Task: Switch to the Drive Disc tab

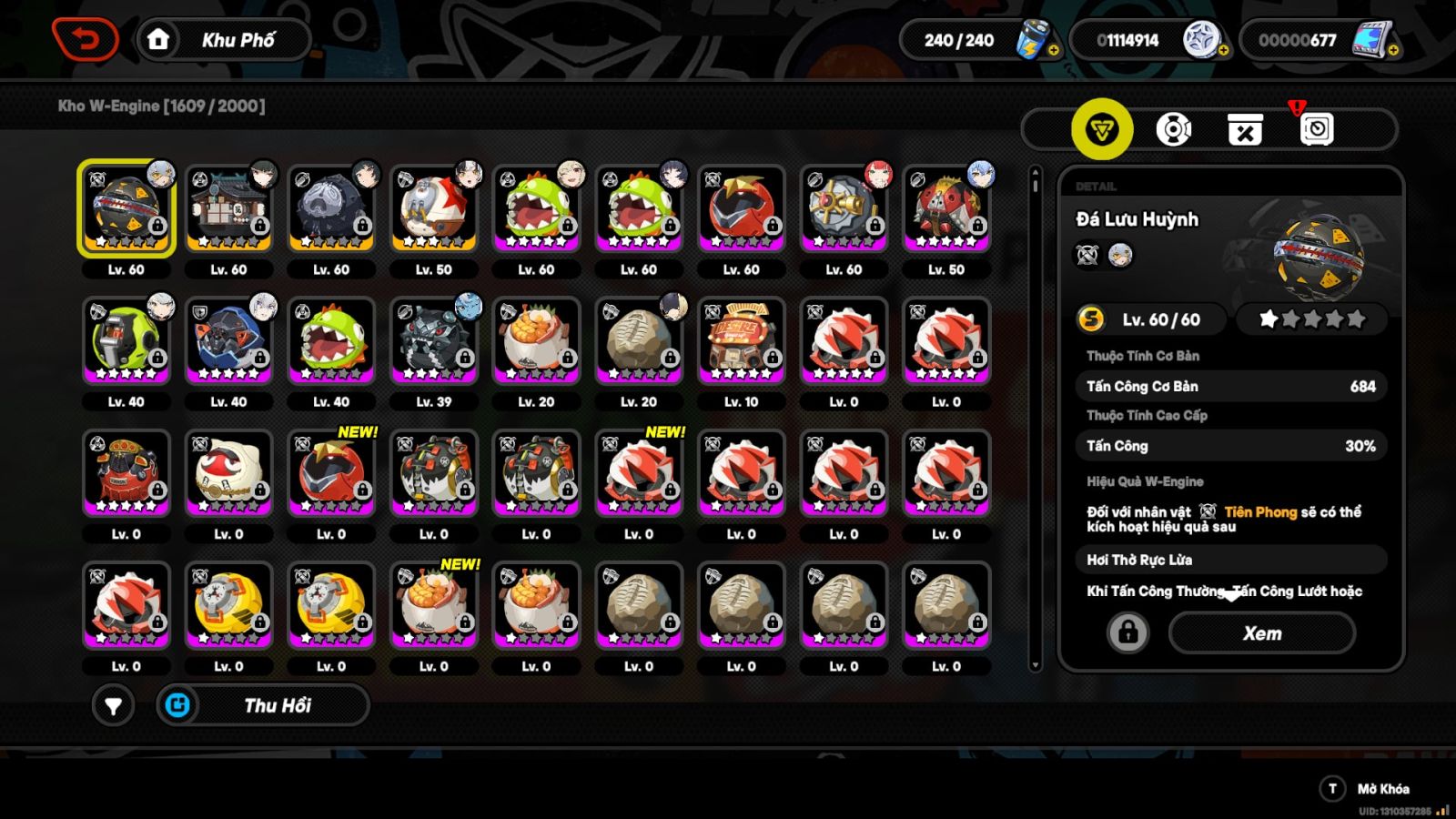Action: click(1174, 128)
